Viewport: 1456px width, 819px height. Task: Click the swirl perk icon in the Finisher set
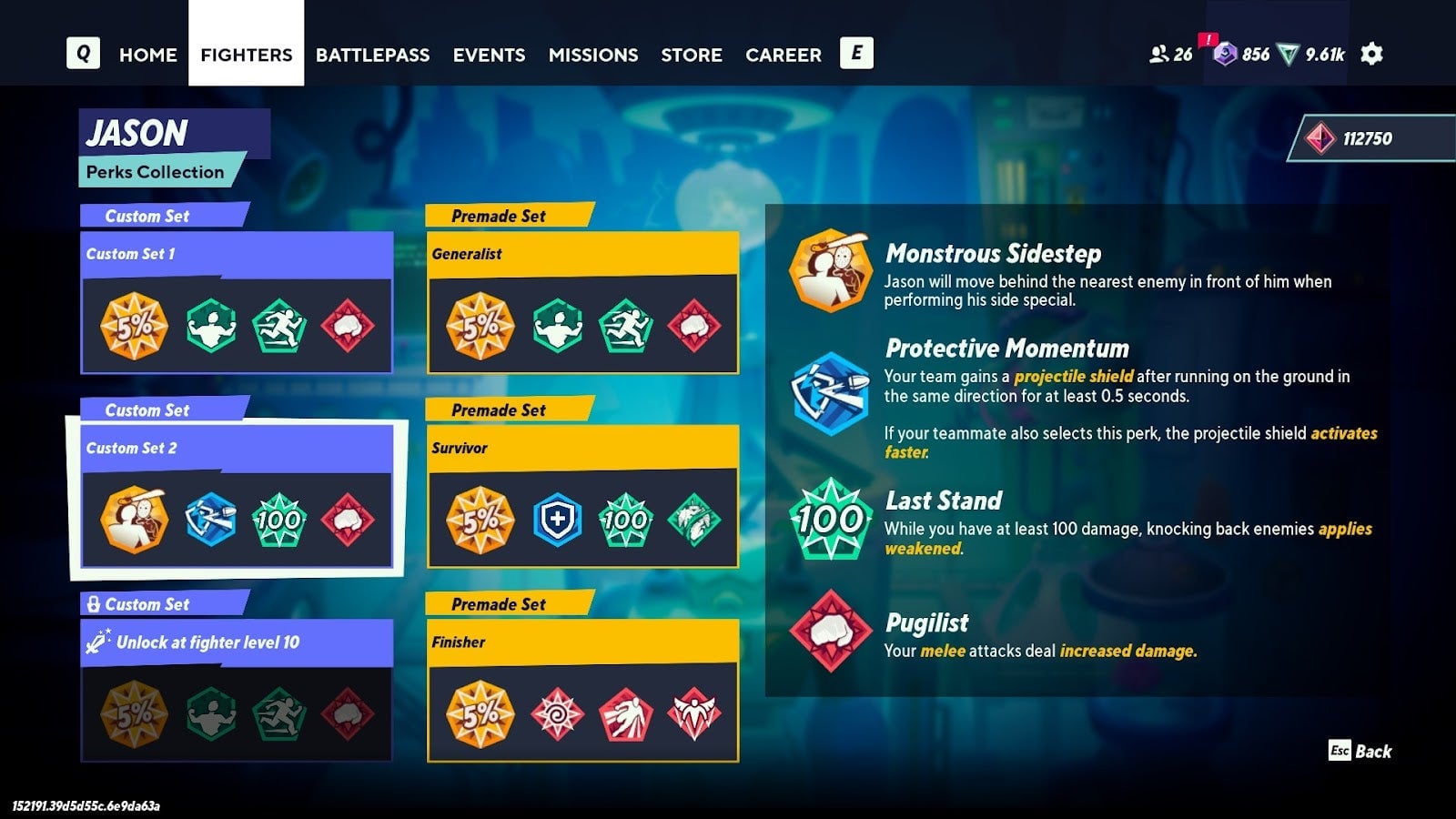[x=558, y=713]
